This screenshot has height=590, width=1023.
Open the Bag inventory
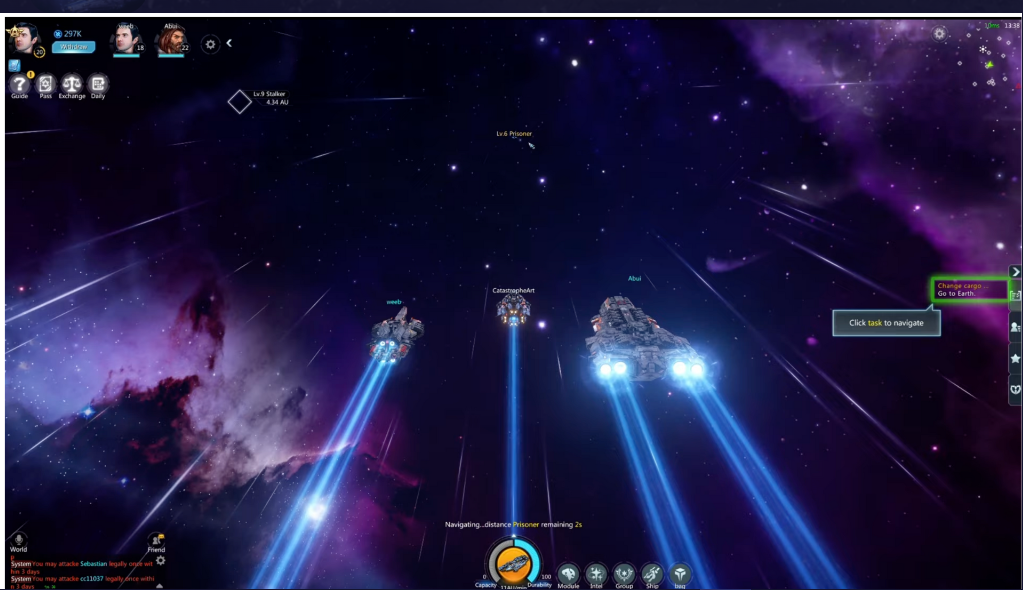(x=680, y=574)
